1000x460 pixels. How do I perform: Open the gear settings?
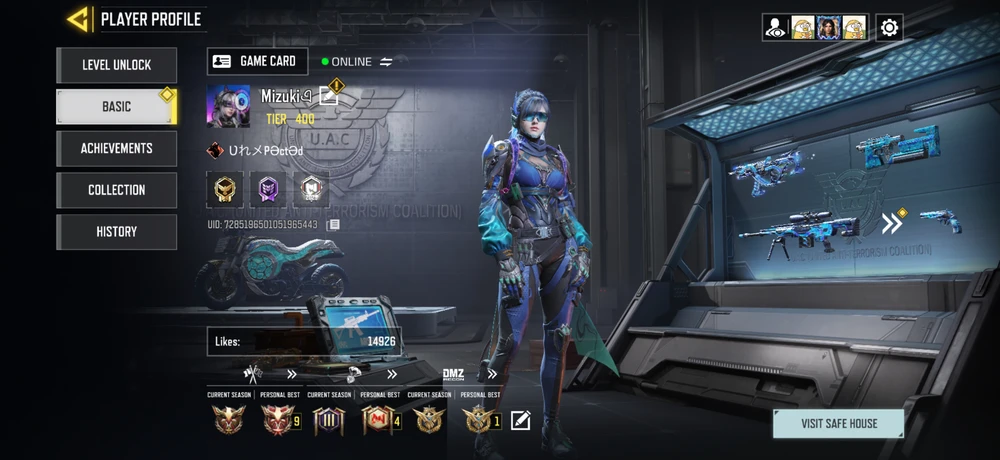coord(889,27)
